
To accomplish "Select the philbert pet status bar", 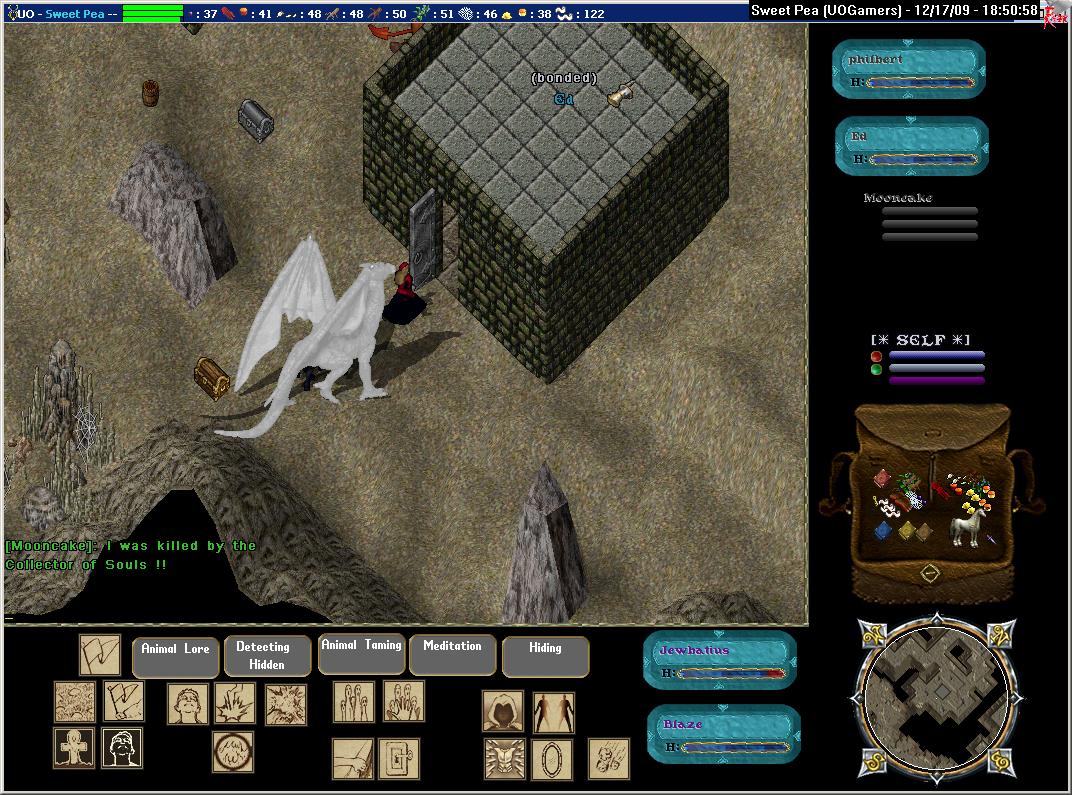I will click(909, 70).
